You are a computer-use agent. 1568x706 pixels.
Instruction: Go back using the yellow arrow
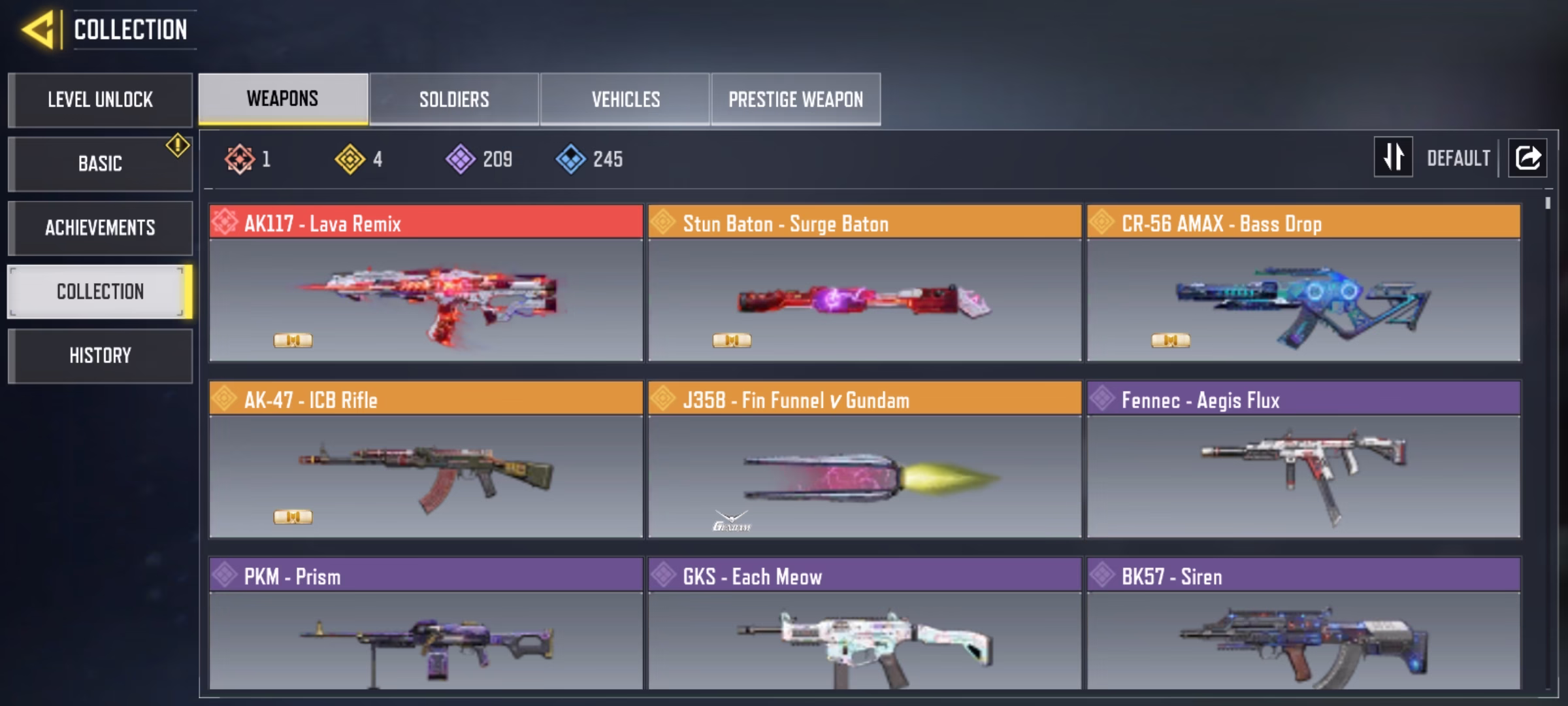[x=38, y=30]
